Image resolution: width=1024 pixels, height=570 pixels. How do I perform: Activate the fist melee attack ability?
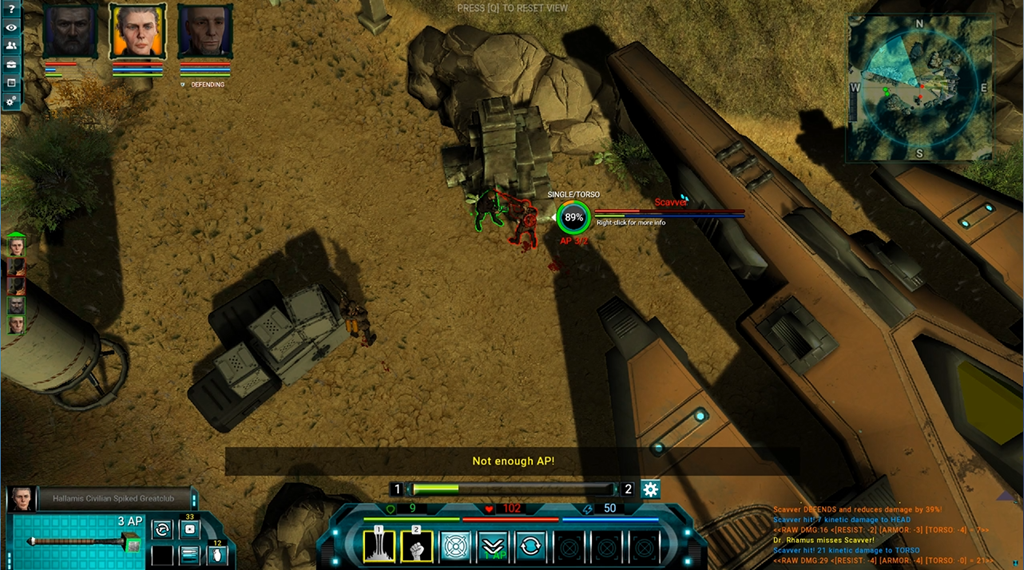[x=418, y=546]
